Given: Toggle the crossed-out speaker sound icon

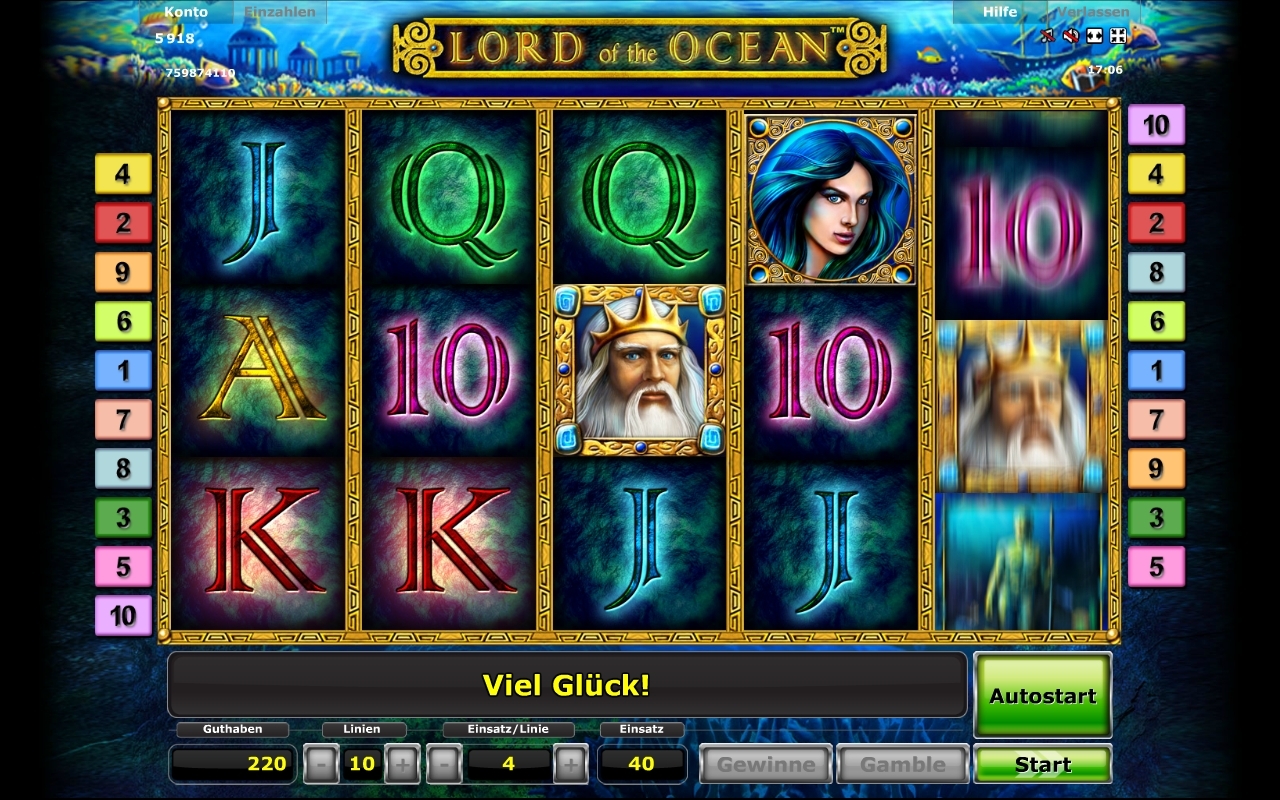Looking at the screenshot, I should click(1070, 36).
